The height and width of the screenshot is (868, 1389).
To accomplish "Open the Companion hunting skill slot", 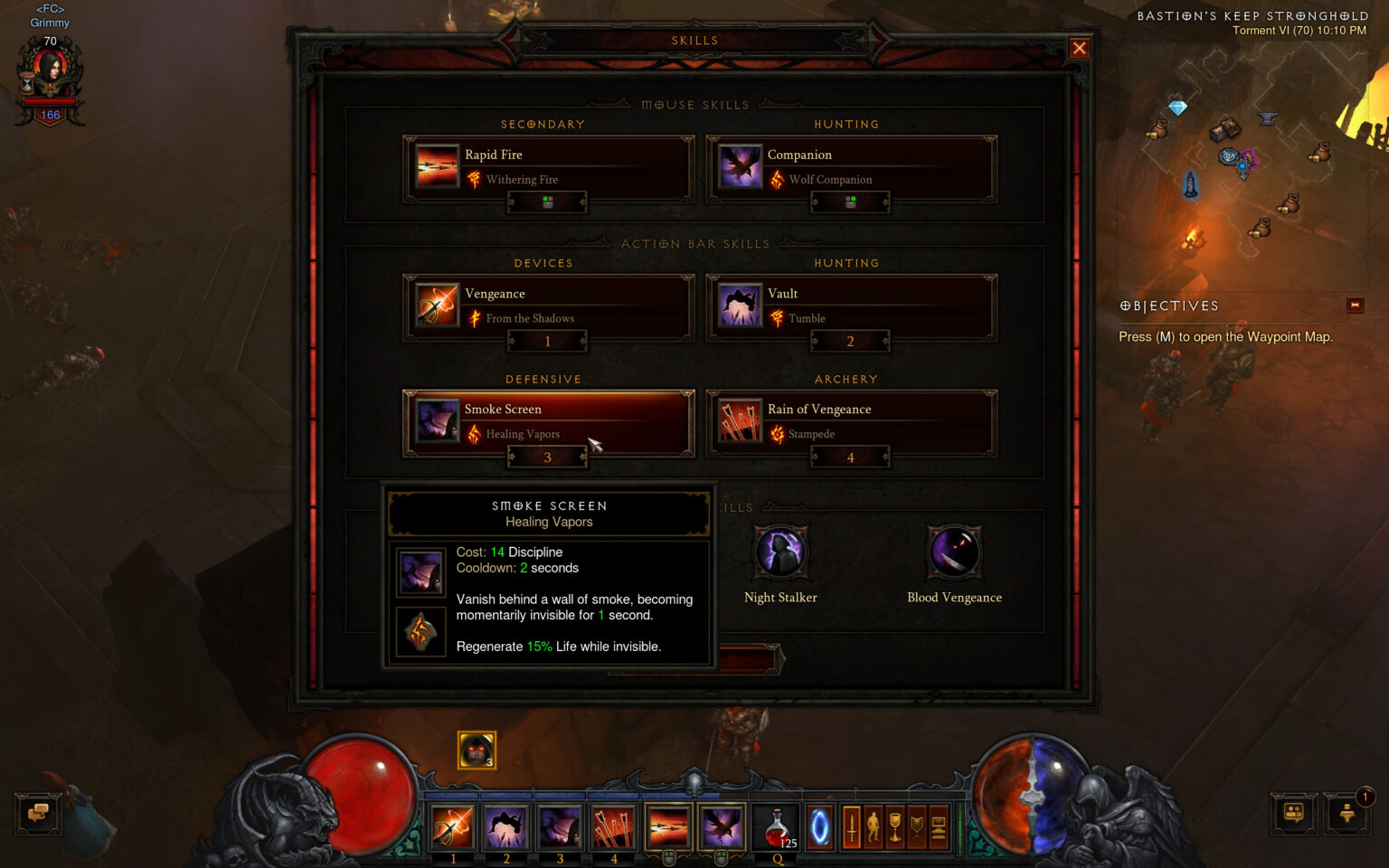I will pyautogui.click(x=741, y=167).
